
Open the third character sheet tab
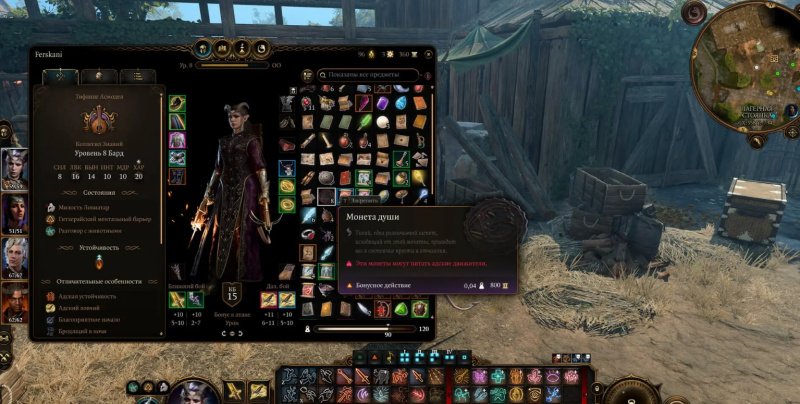click(136, 76)
